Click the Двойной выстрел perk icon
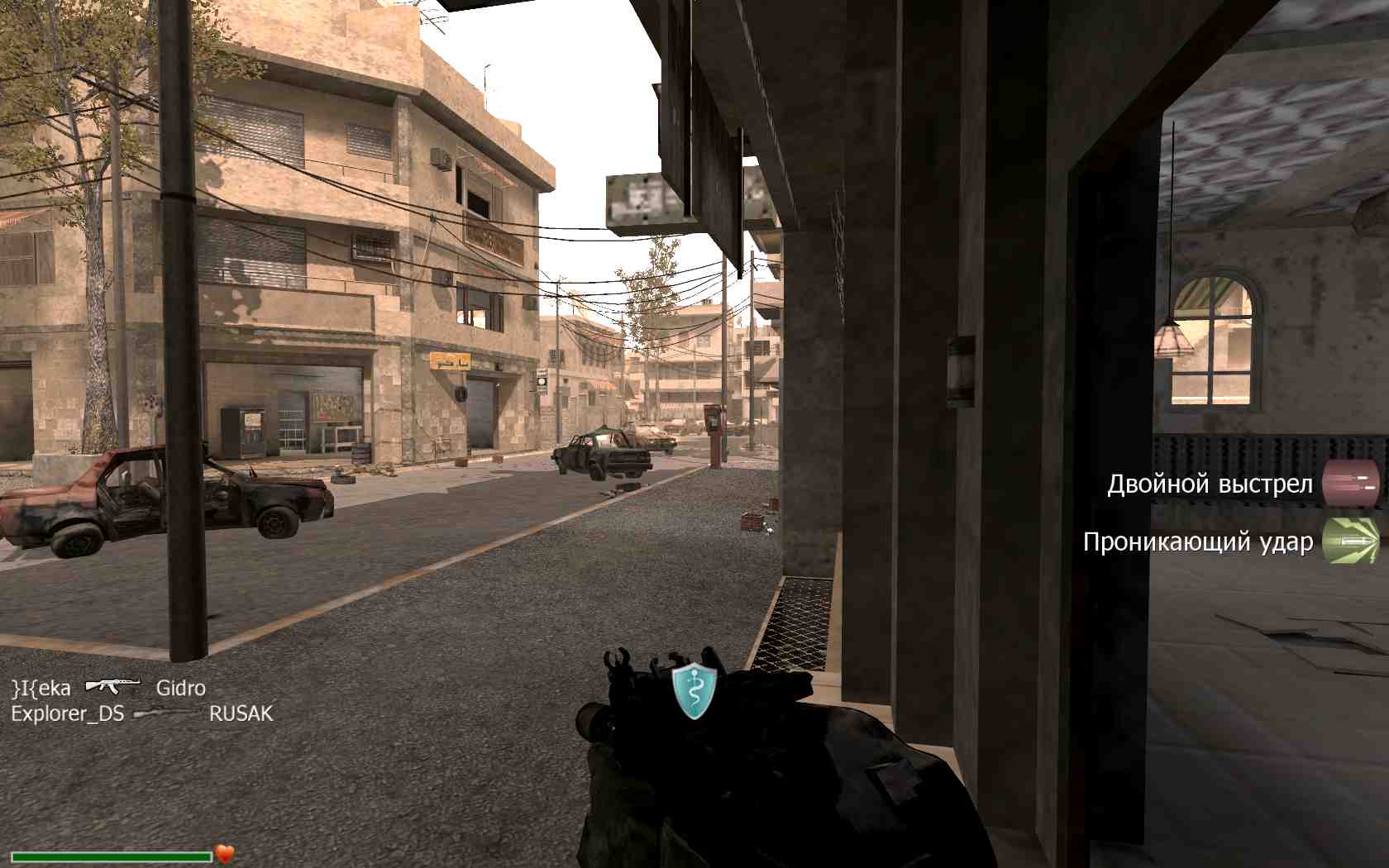Viewport: 1389px width, 868px height. (1351, 484)
